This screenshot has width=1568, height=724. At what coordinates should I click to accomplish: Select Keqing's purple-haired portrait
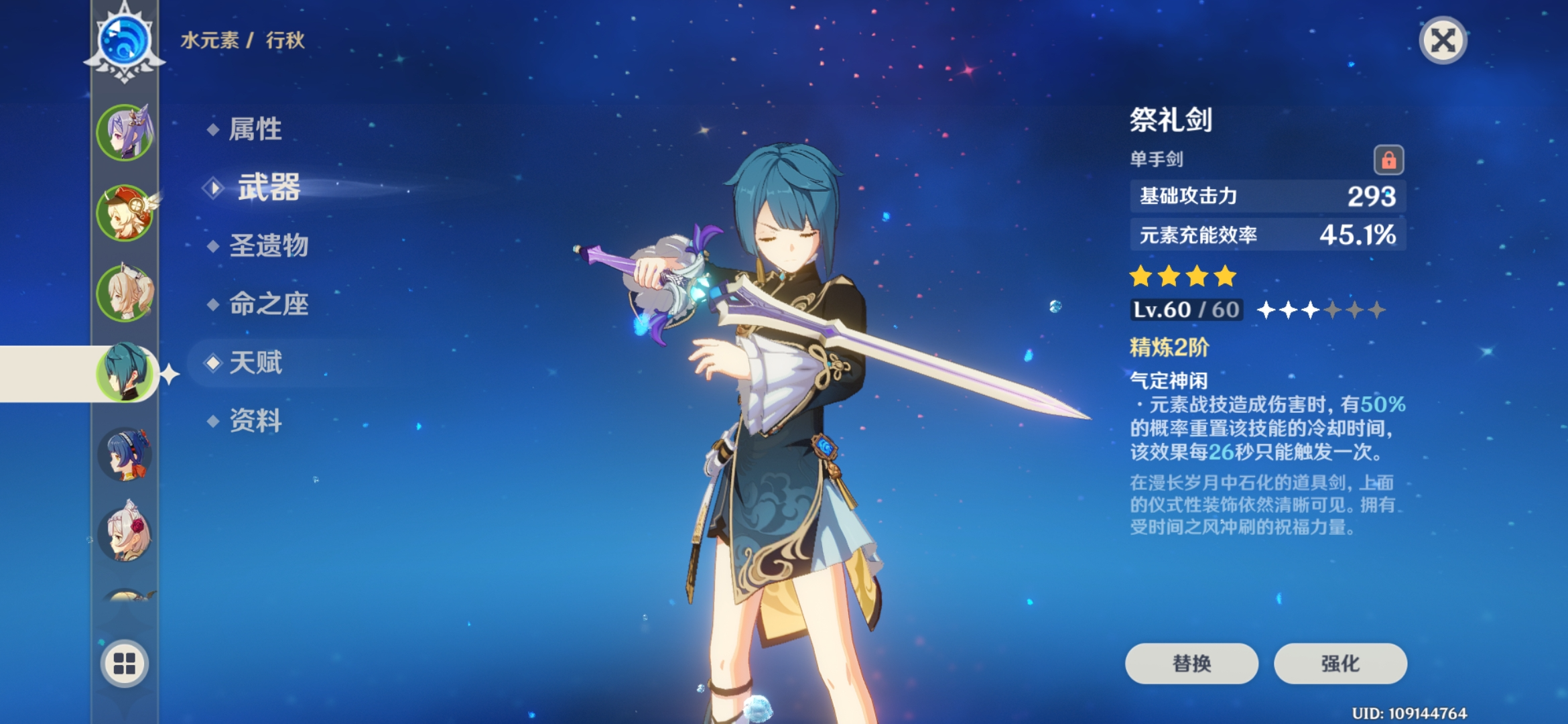coord(125,133)
